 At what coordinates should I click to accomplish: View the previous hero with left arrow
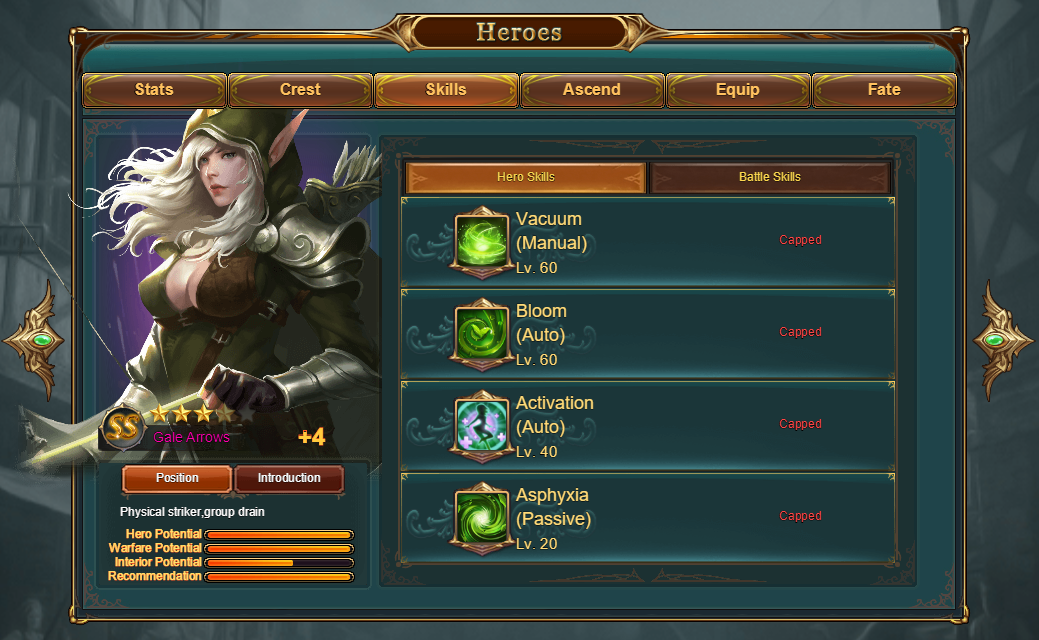pyautogui.click(x=35, y=340)
